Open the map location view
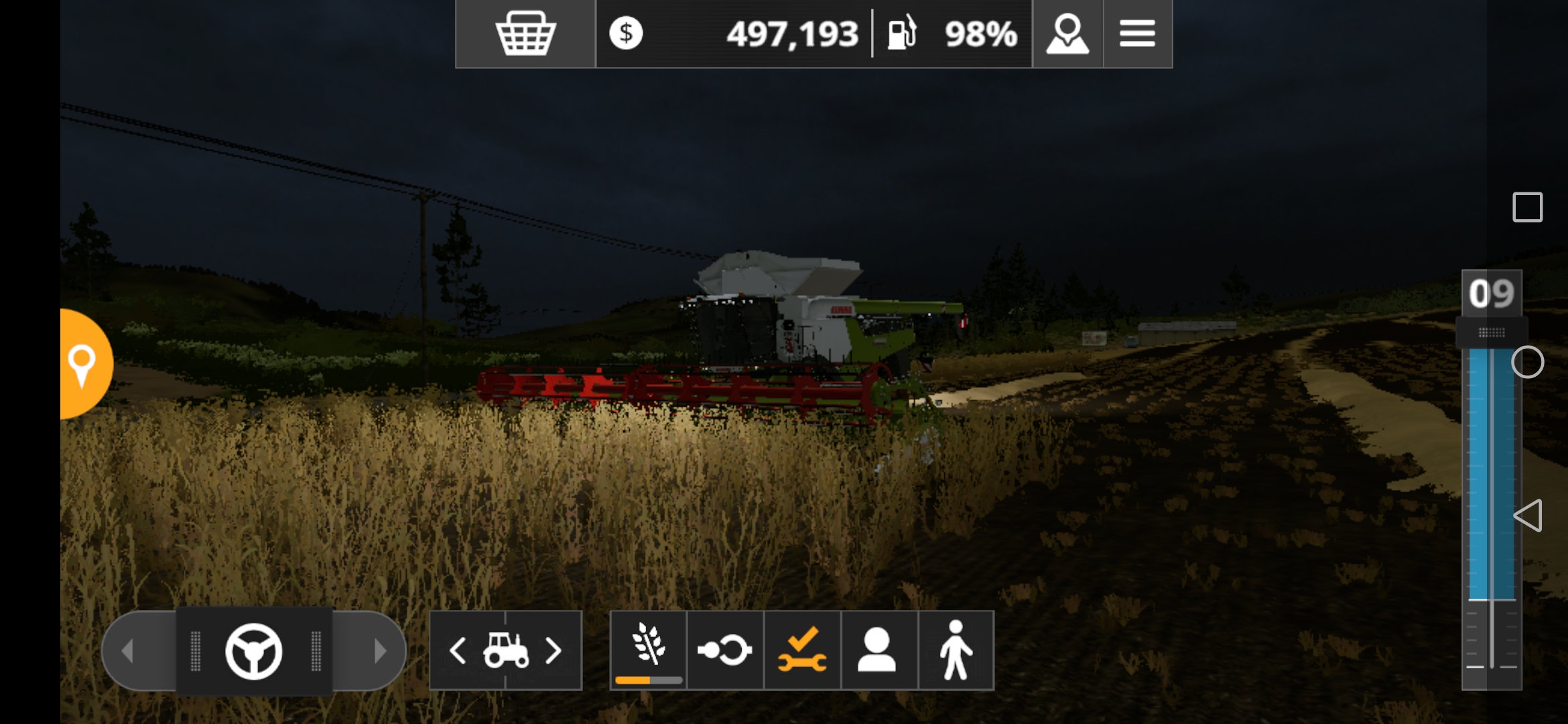 [1067, 34]
